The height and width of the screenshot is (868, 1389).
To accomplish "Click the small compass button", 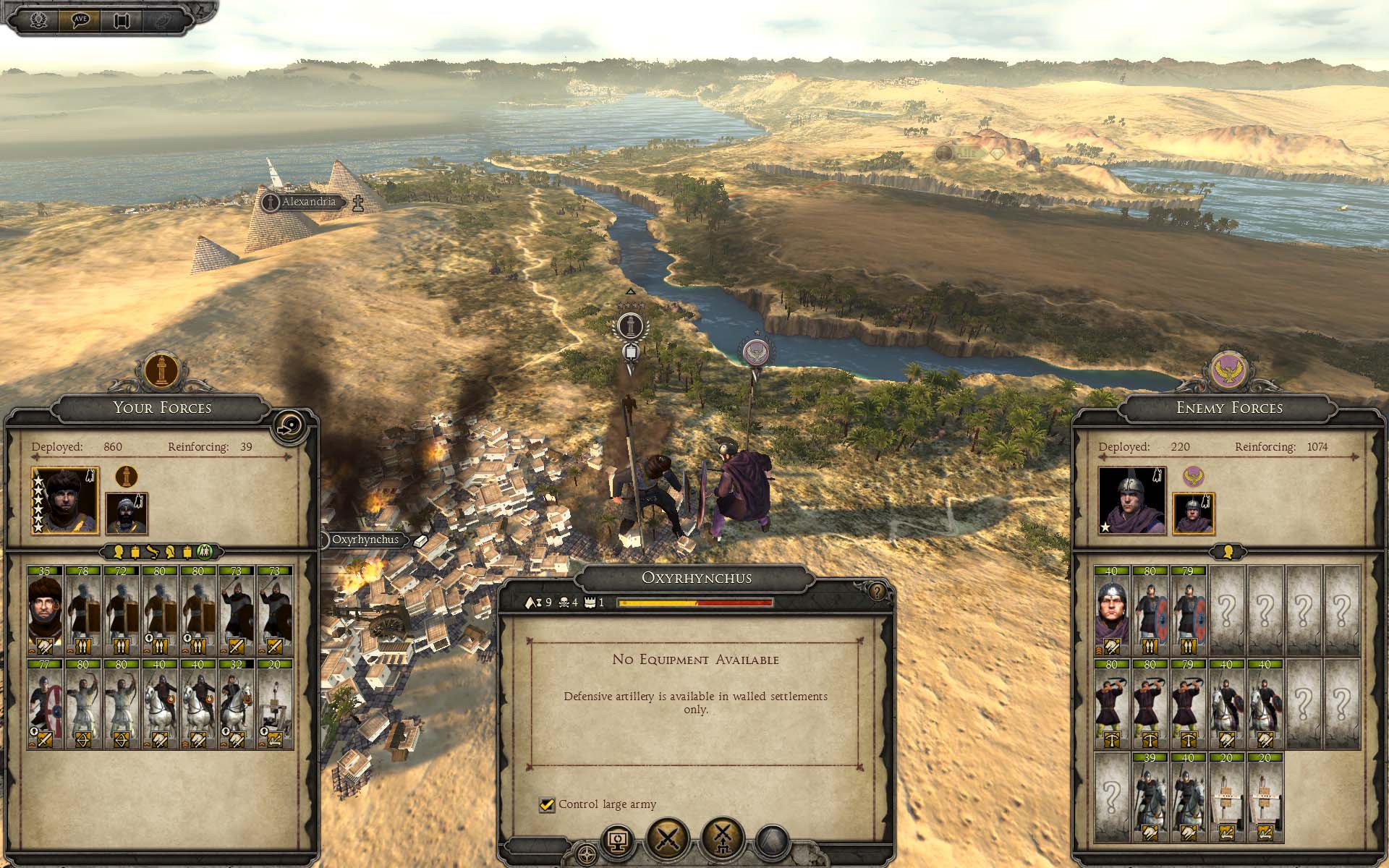I will point(587,853).
